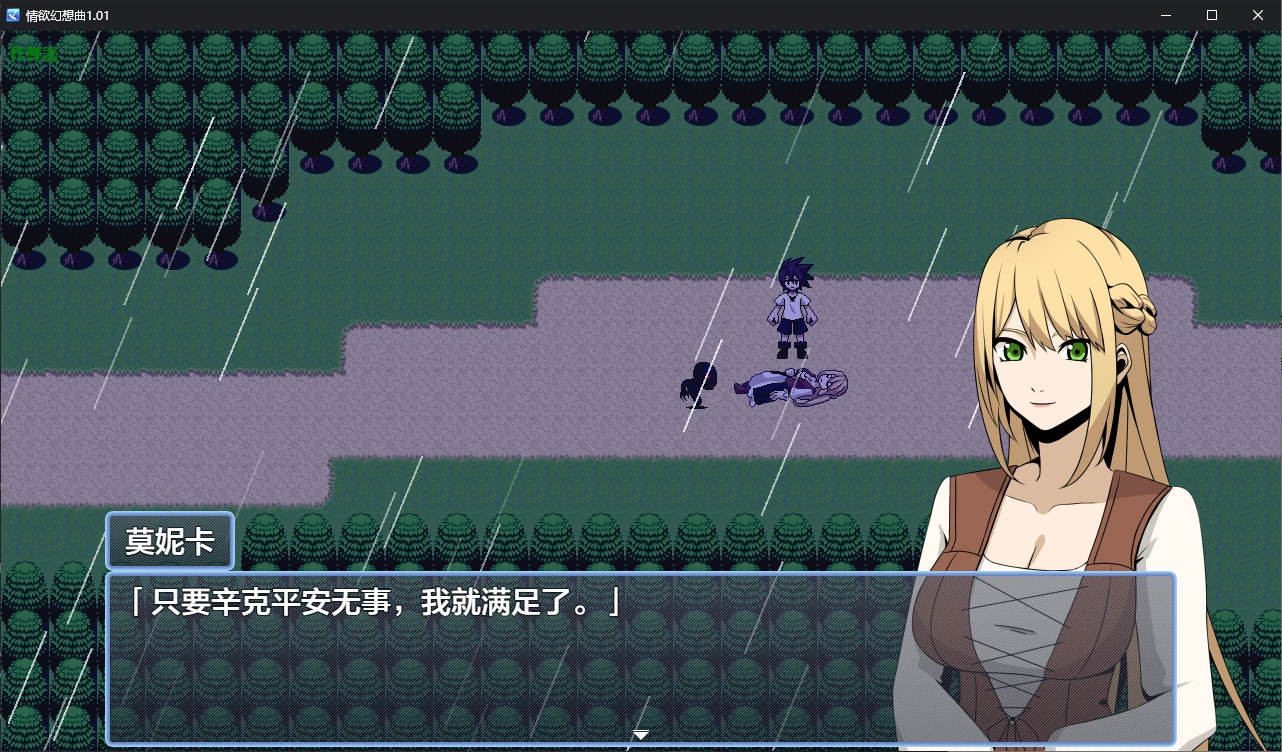Click the dark hair object beside the fallen figure
This screenshot has width=1282, height=752.
[x=697, y=383]
